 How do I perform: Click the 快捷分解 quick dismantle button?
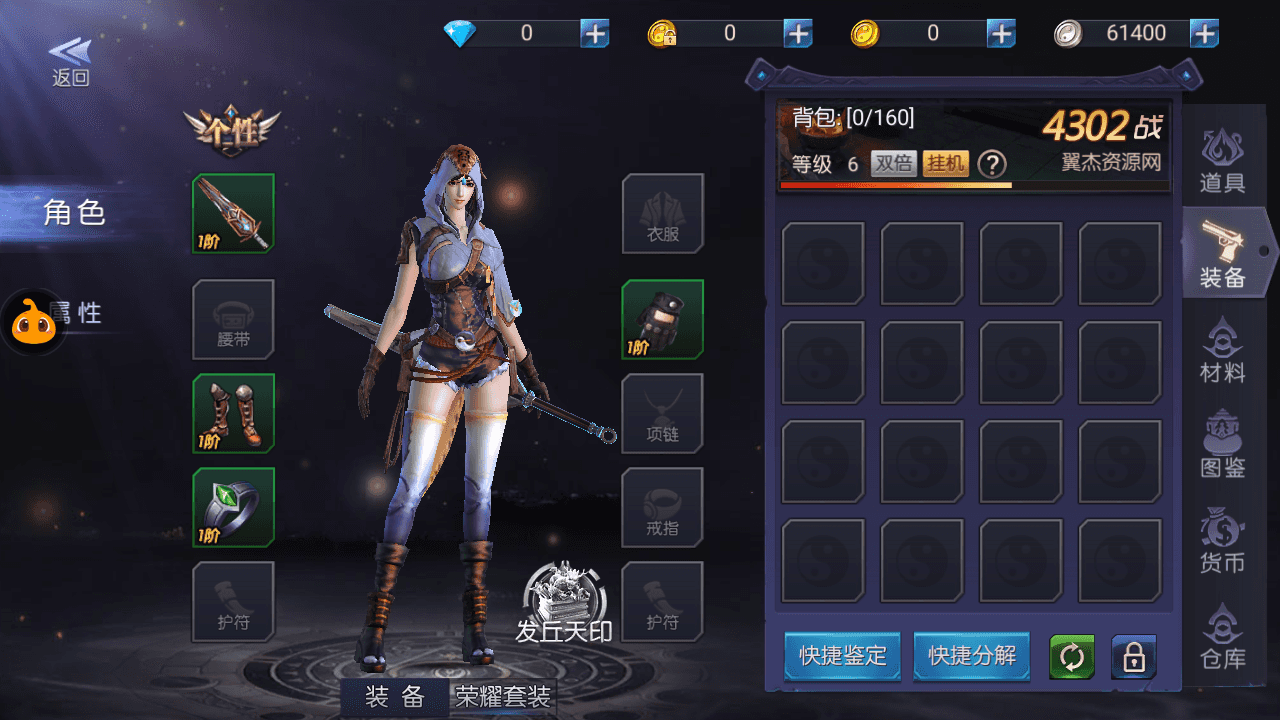point(972,656)
